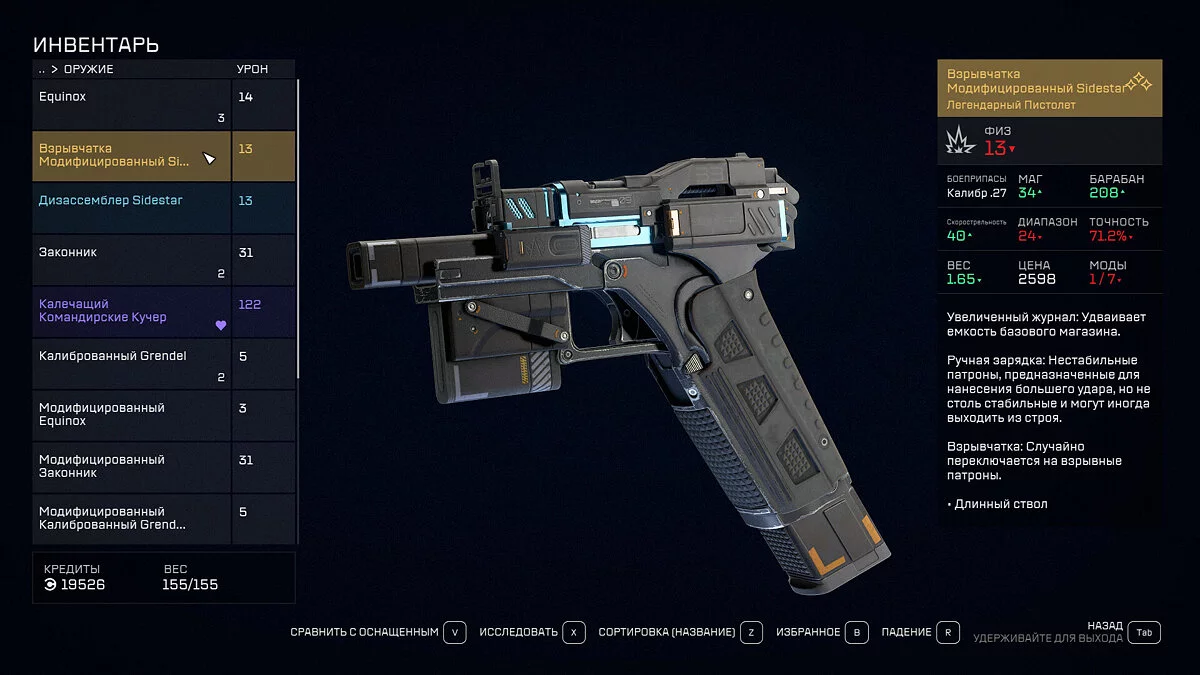
Task: Activate Сравнить с оснащенным option
Action: [378, 633]
